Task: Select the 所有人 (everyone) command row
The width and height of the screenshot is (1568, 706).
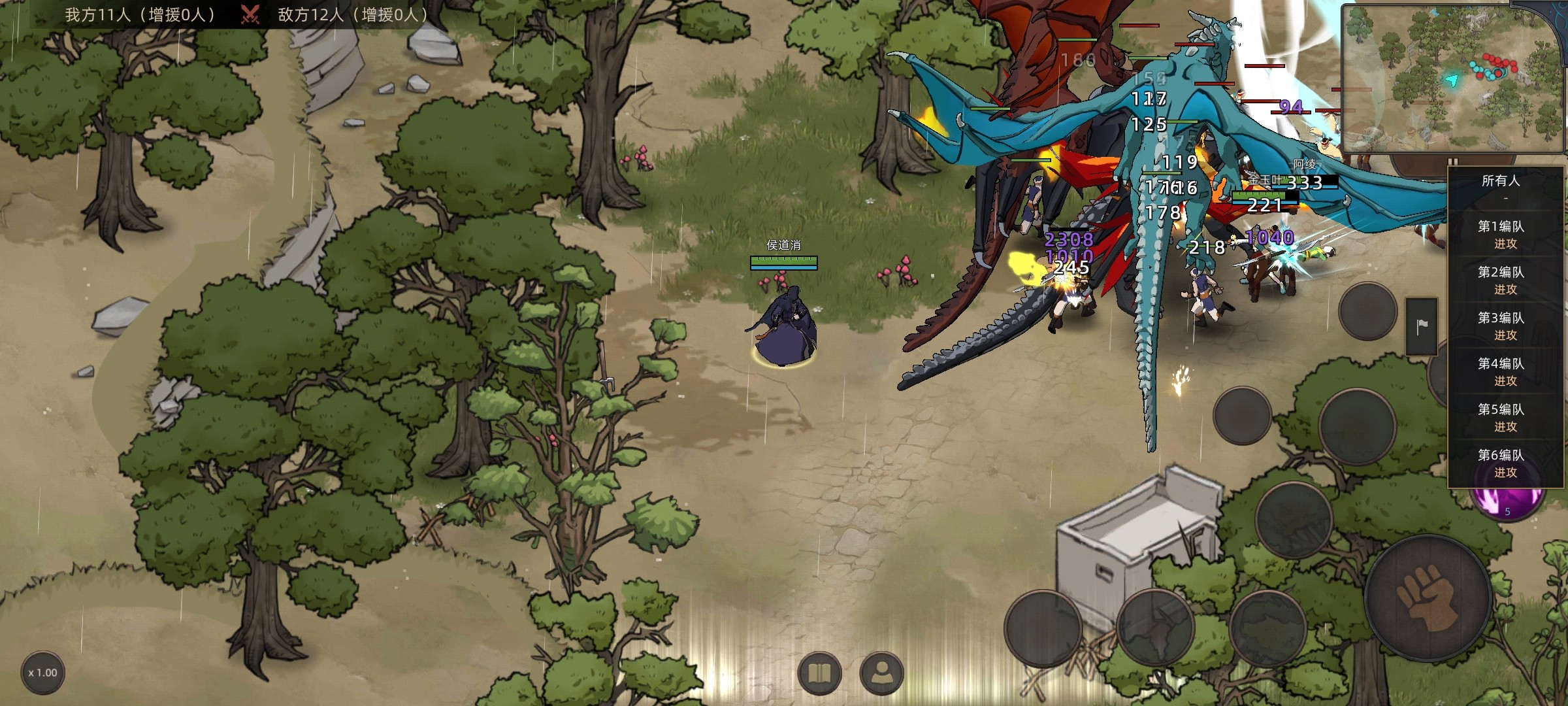Action: (1501, 186)
